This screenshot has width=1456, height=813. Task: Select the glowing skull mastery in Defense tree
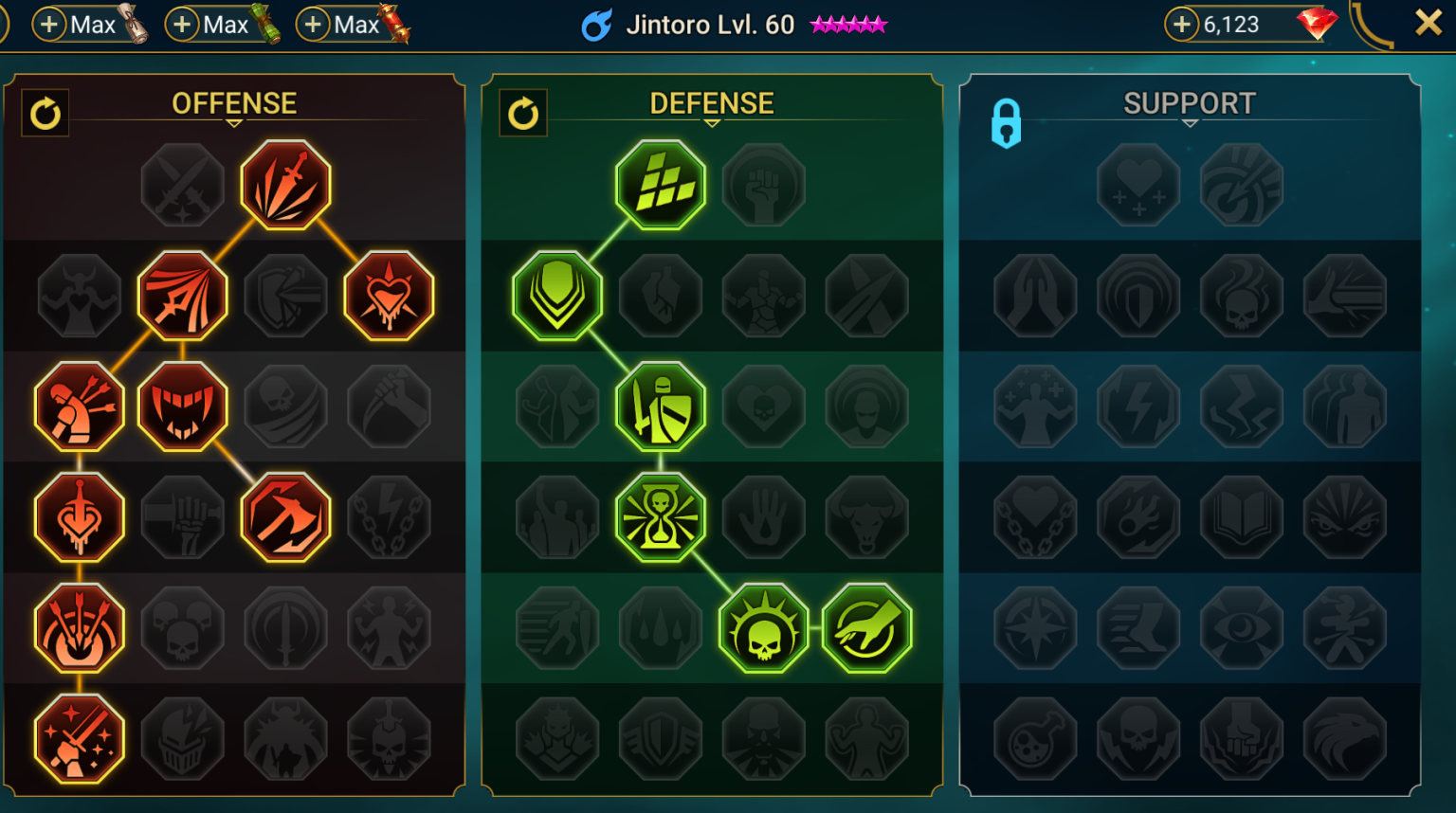[765, 627]
